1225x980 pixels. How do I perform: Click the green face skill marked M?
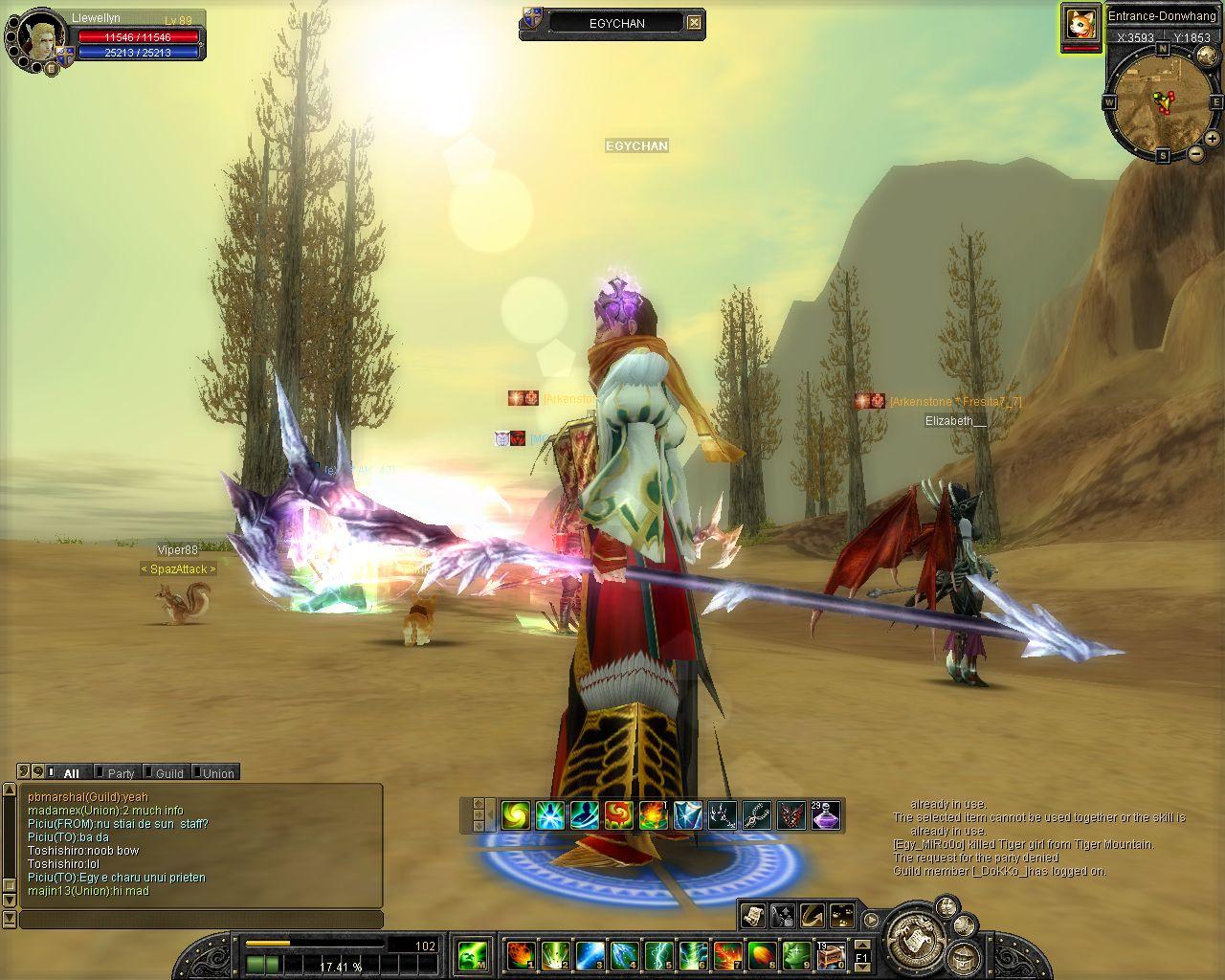[x=473, y=954]
